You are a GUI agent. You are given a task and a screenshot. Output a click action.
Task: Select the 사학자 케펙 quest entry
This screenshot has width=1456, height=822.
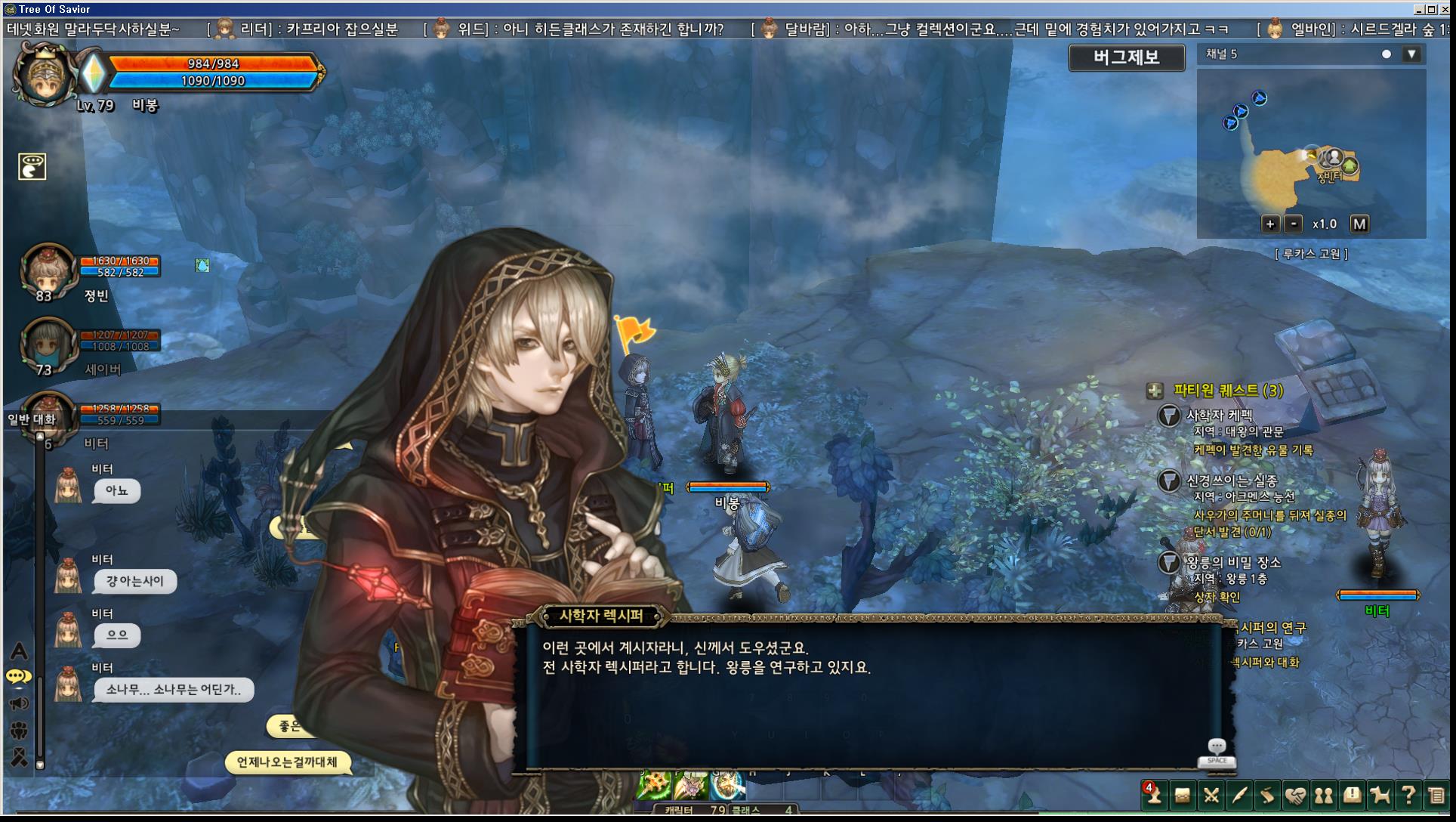click(1219, 416)
